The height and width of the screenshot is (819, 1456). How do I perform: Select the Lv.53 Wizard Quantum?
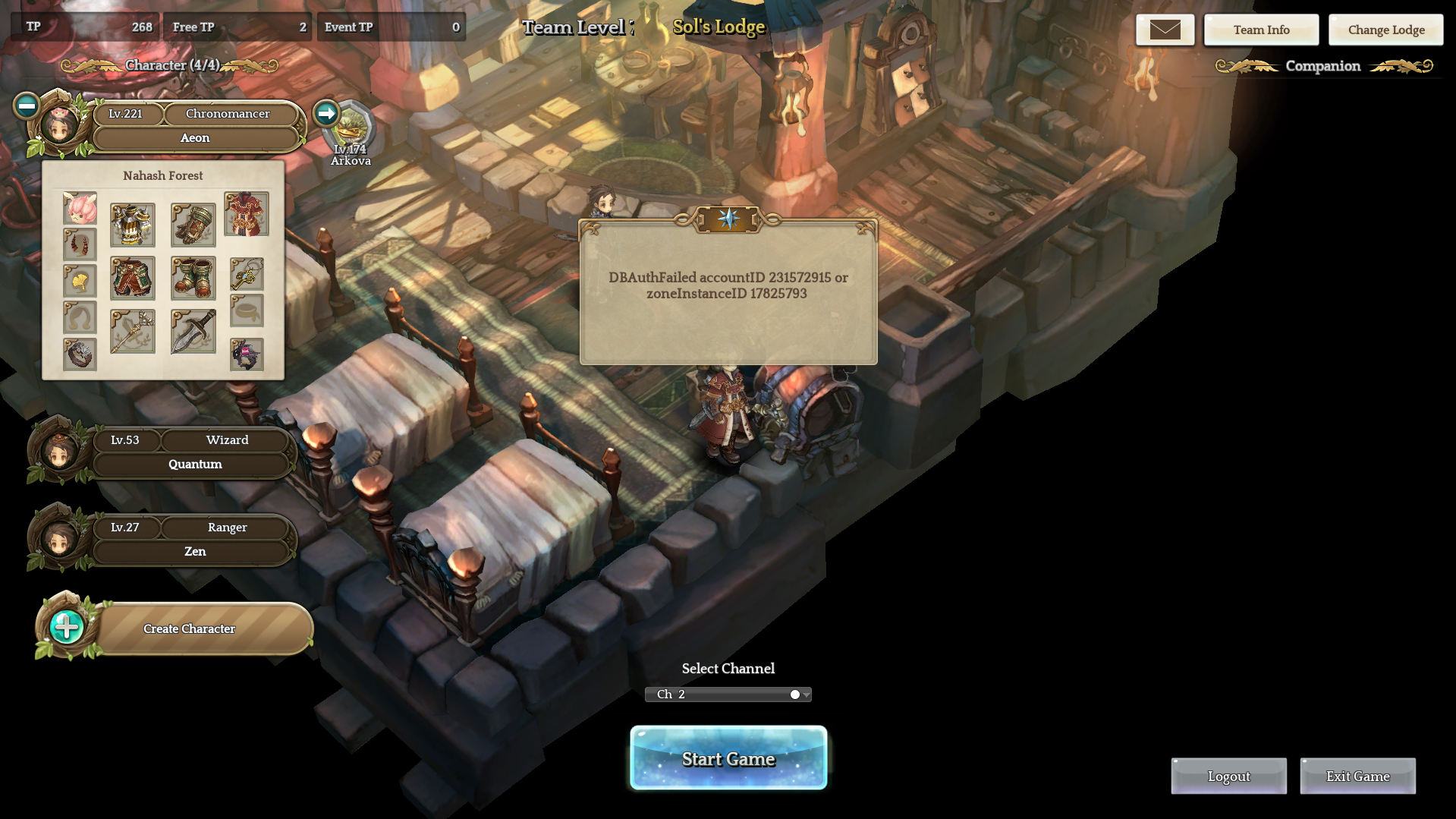pos(194,452)
